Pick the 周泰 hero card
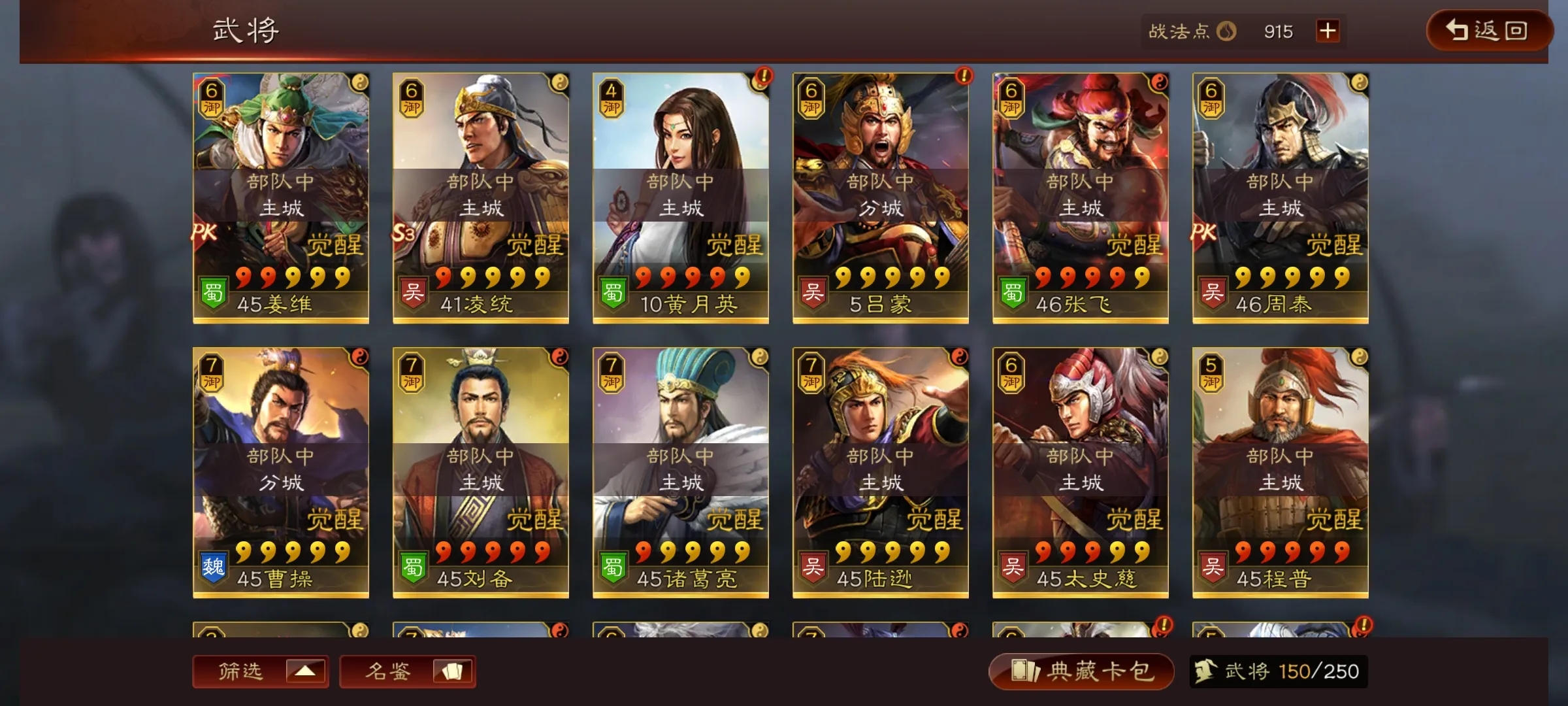1568x706 pixels. point(1281,197)
